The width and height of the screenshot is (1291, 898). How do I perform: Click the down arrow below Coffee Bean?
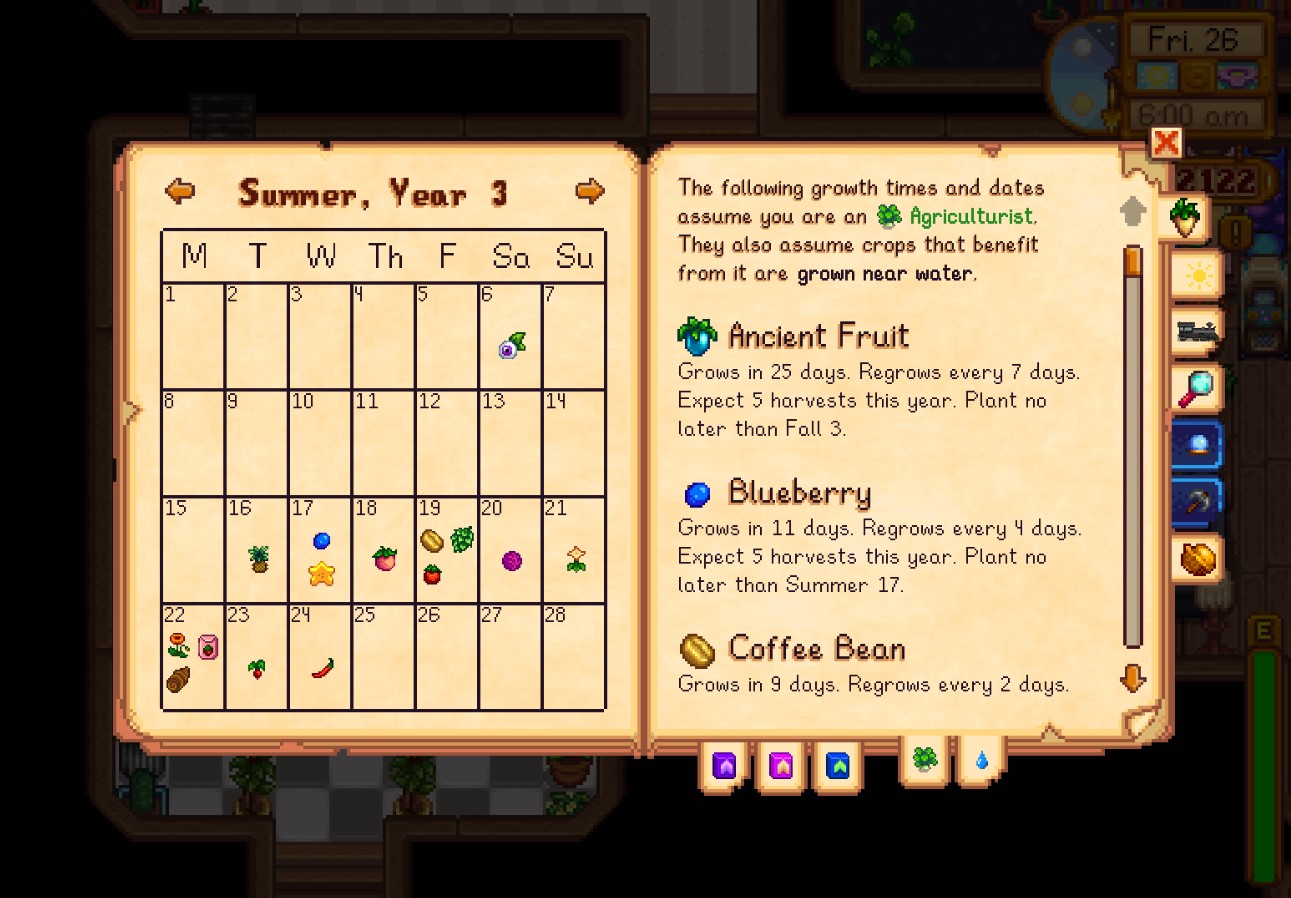pos(1132,677)
